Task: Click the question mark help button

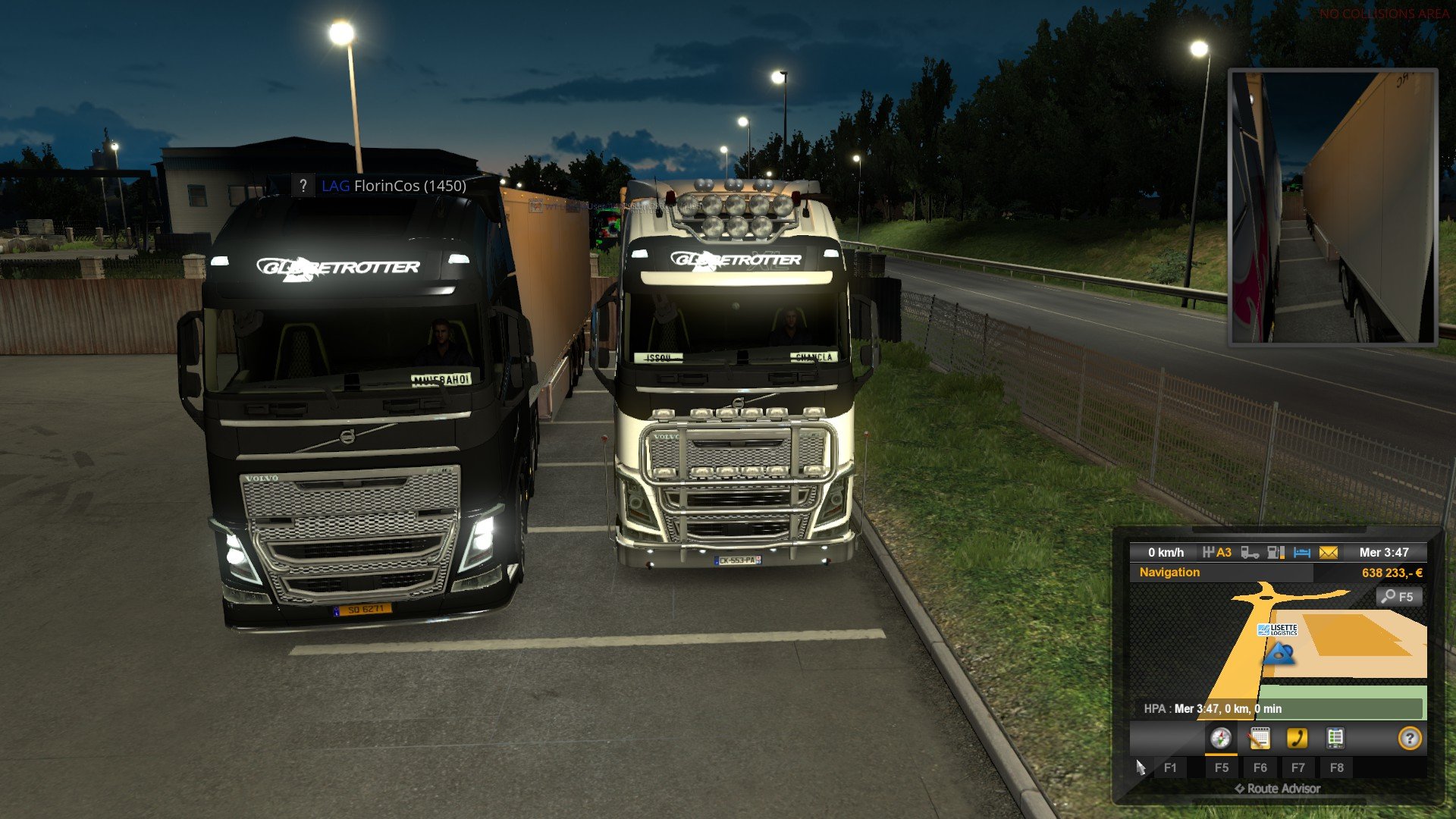Action: point(1409,739)
